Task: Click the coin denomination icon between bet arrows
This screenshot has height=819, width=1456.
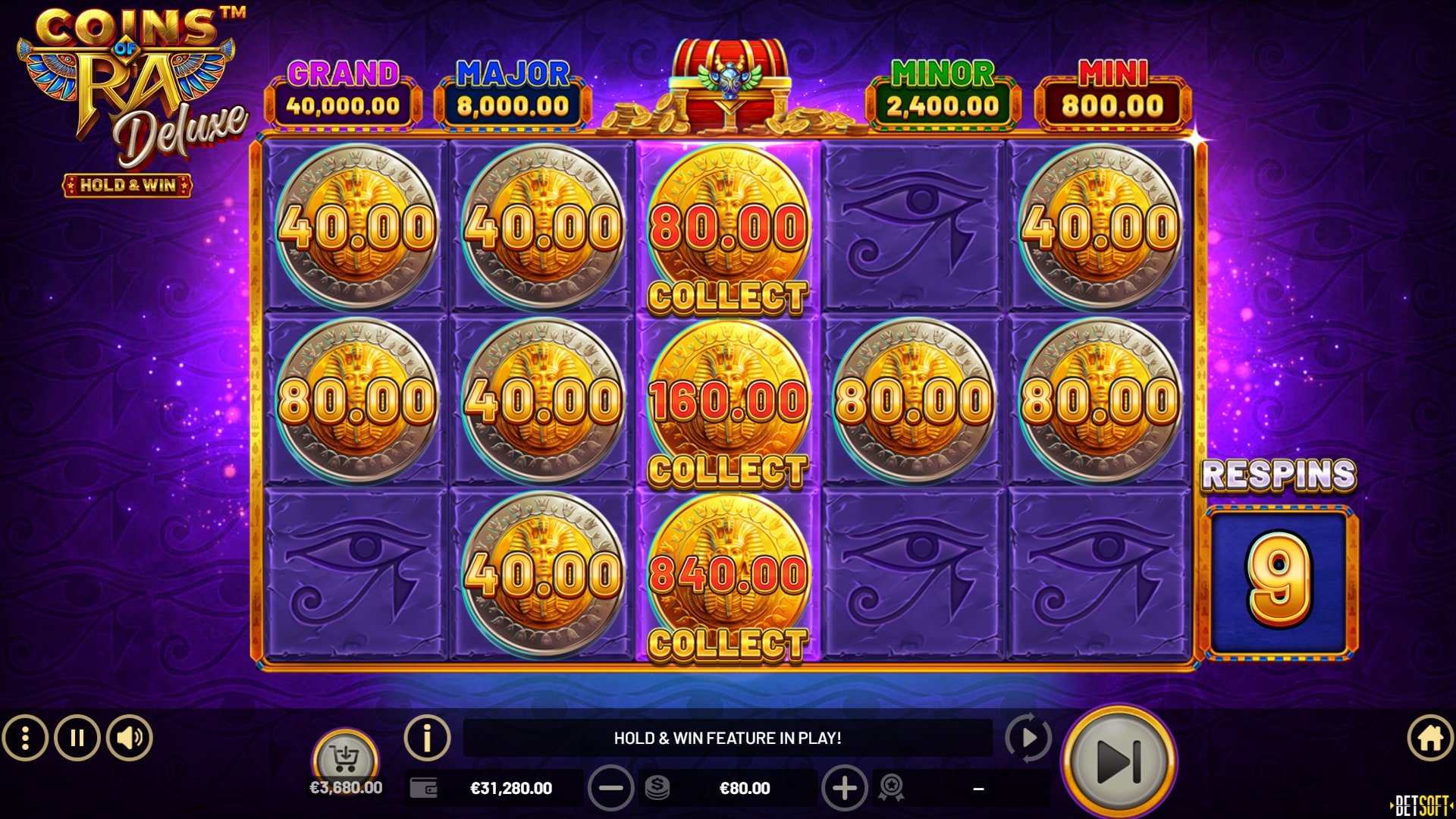Action: click(x=659, y=787)
